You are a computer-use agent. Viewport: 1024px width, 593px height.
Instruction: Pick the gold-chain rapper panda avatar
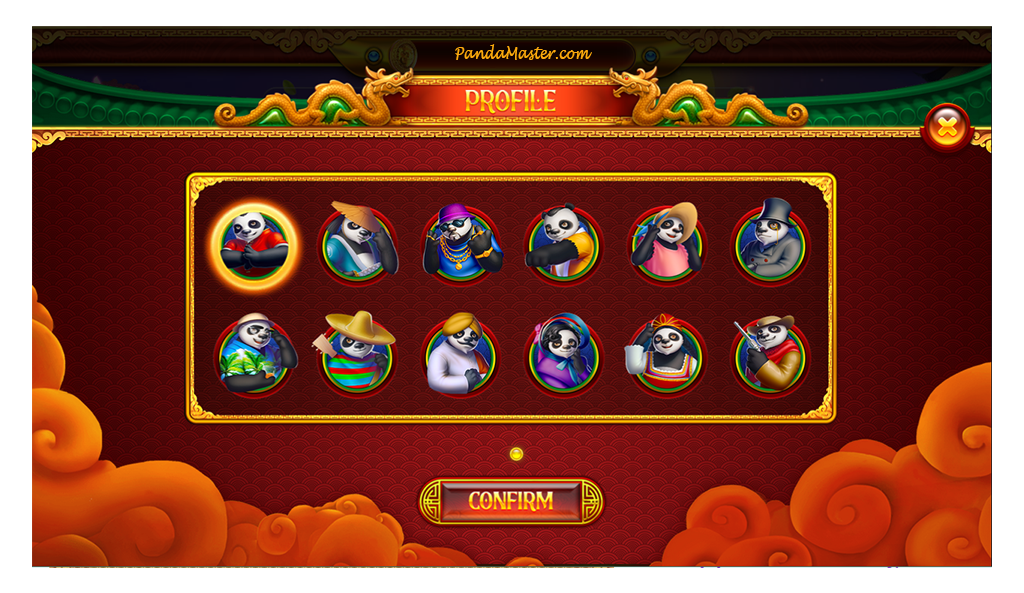coord(461,246)
